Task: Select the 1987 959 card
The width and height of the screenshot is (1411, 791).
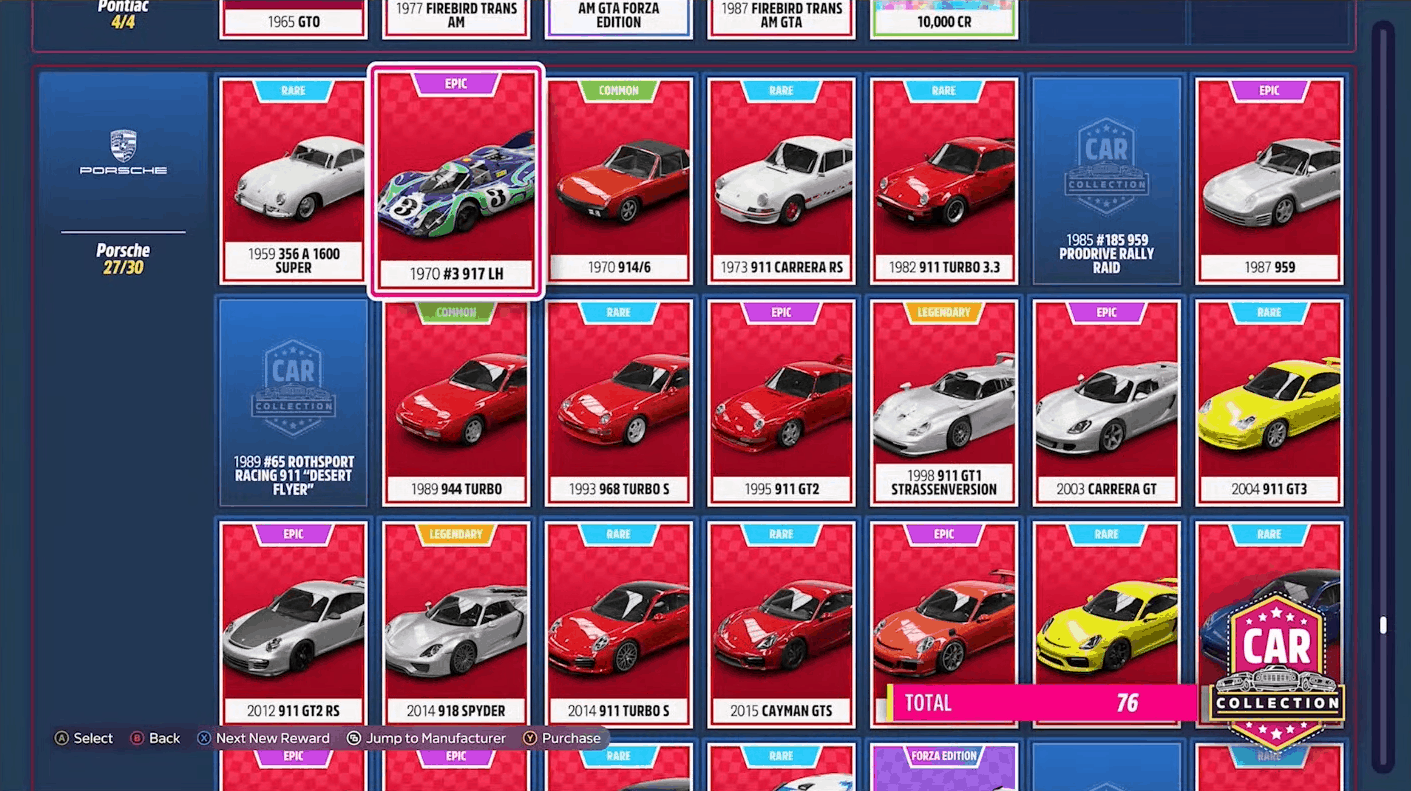Action: pos(1268,180)
